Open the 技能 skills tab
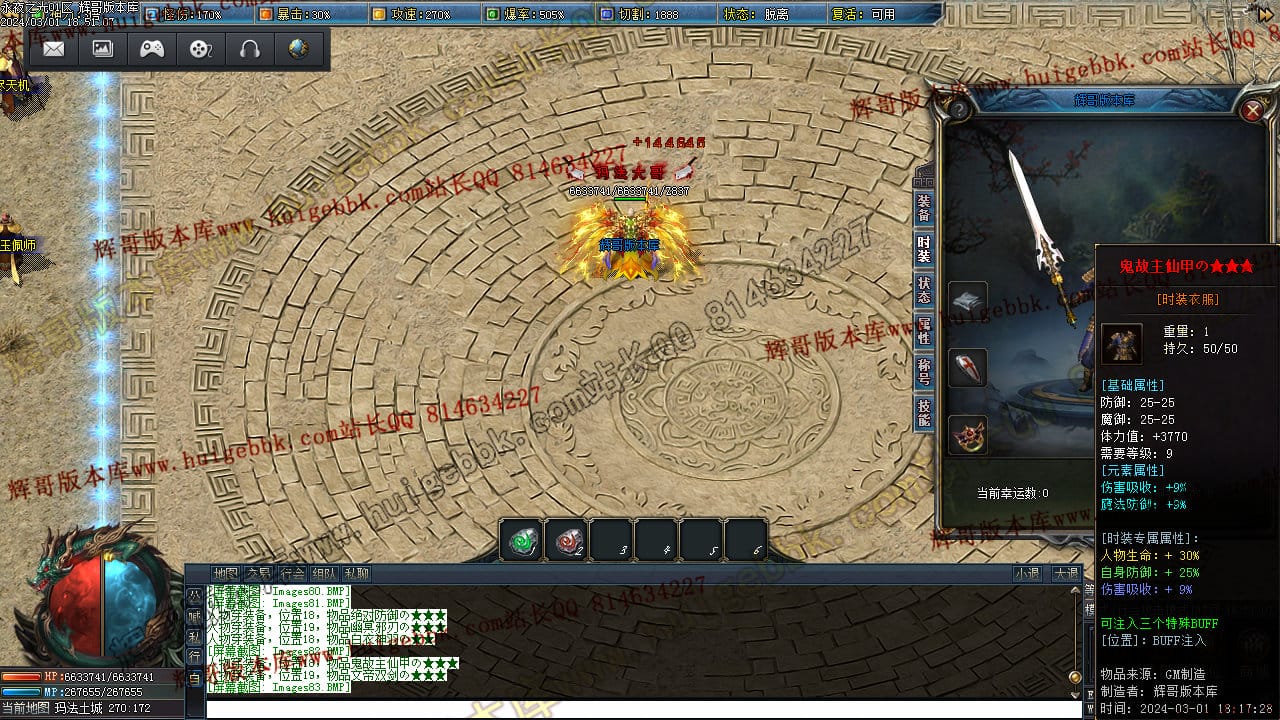The height and width of the screenshot is (720, 1280). [x=924, y=413]
